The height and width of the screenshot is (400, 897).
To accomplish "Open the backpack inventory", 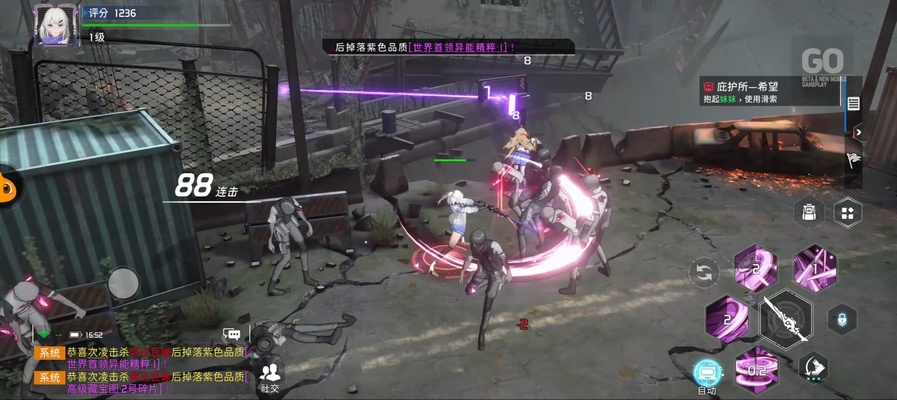I will click(808, 212).
